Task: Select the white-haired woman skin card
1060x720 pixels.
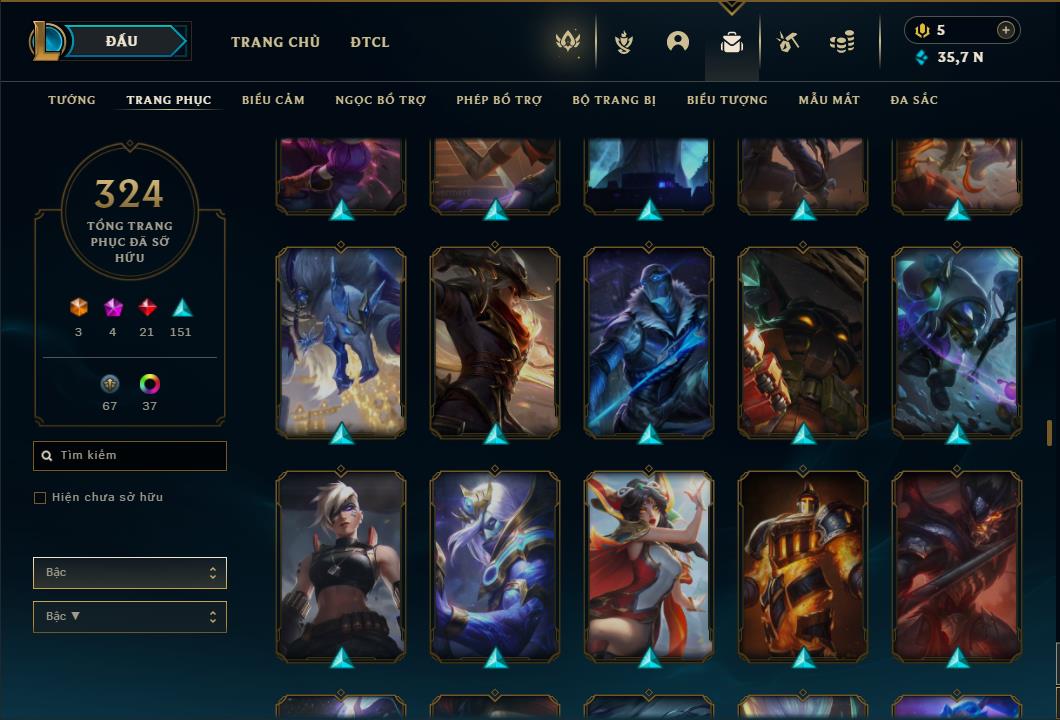Action: pyautogui.click(x=341, y=565)
